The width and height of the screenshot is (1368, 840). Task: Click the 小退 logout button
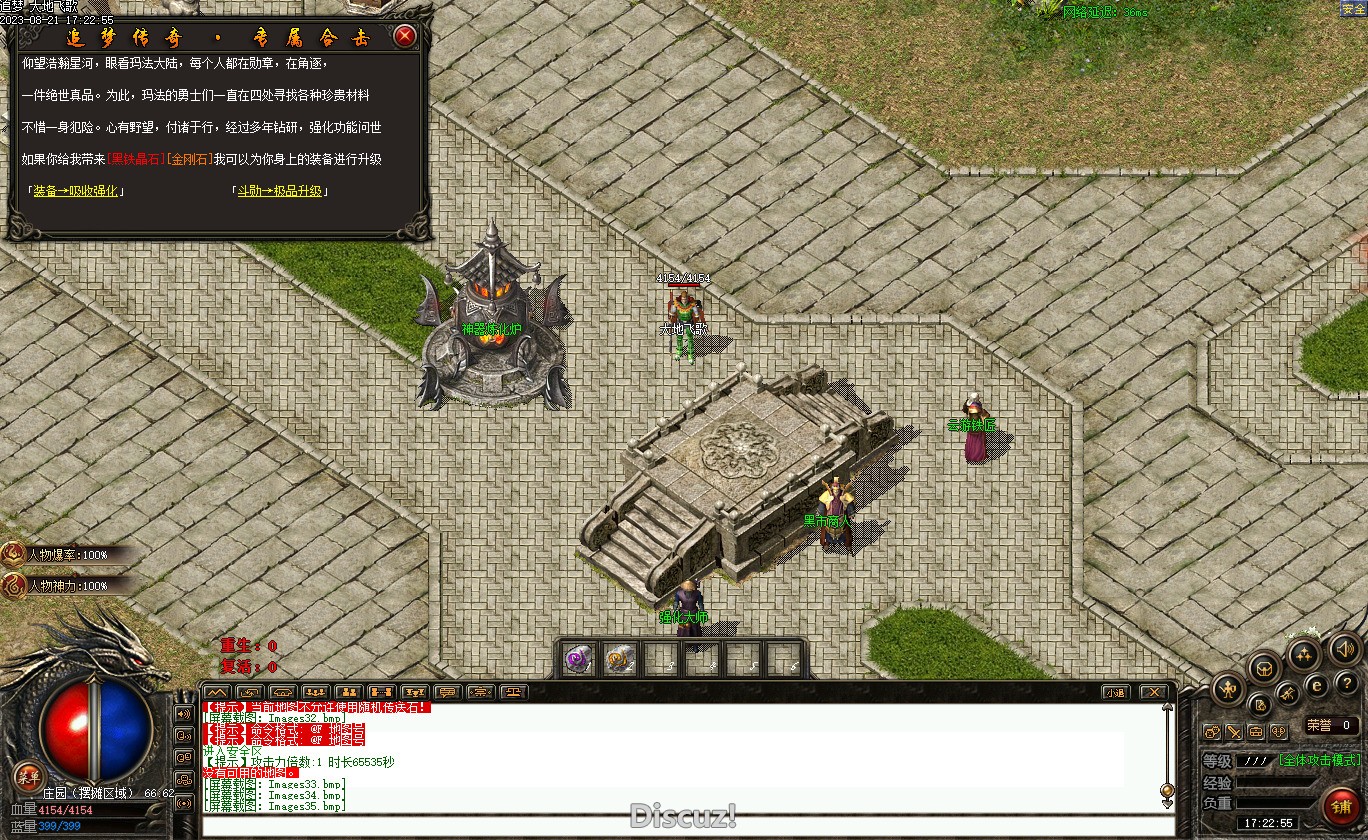1115,692
